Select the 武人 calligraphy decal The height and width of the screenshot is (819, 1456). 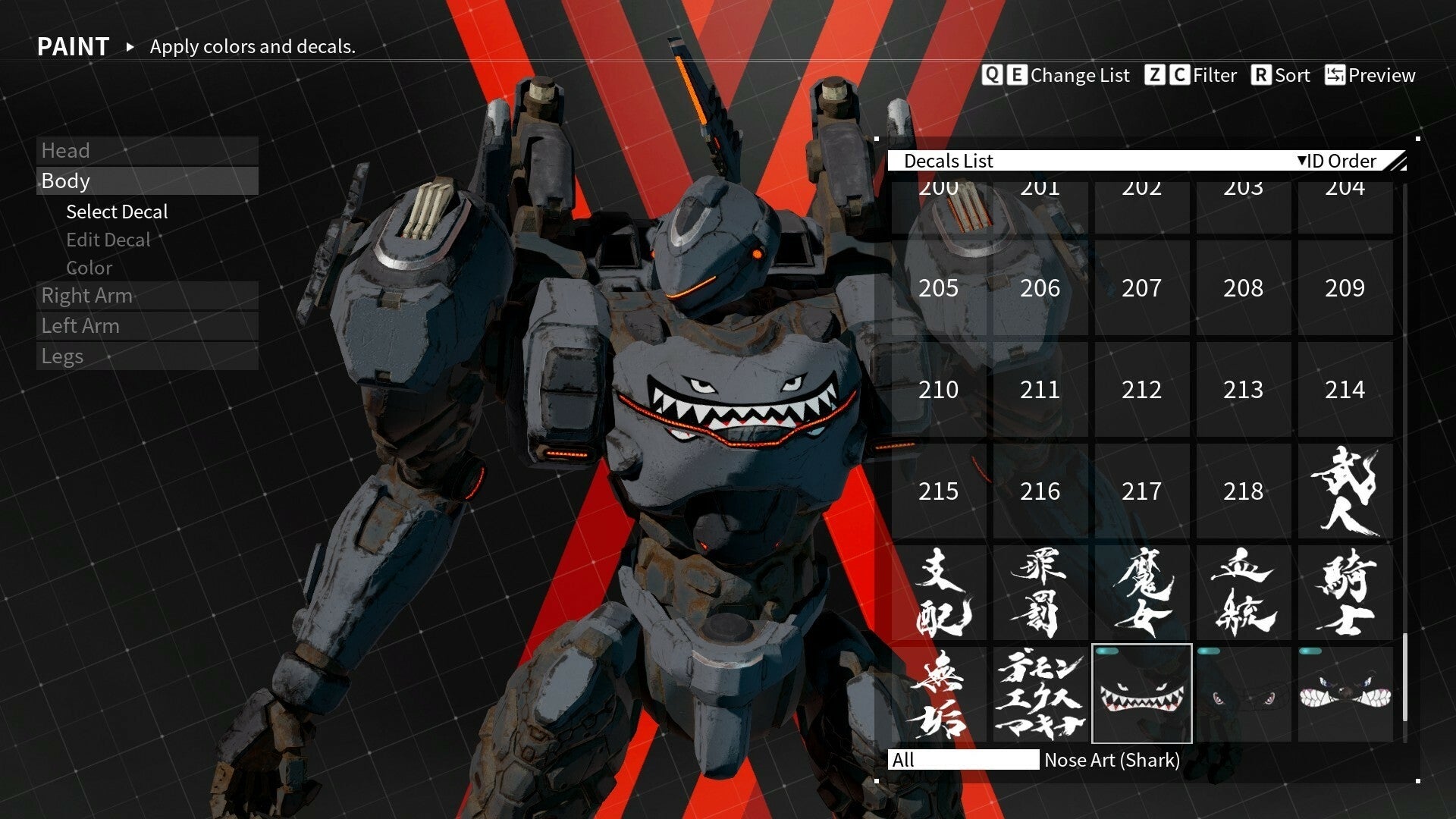point(1345,491)
